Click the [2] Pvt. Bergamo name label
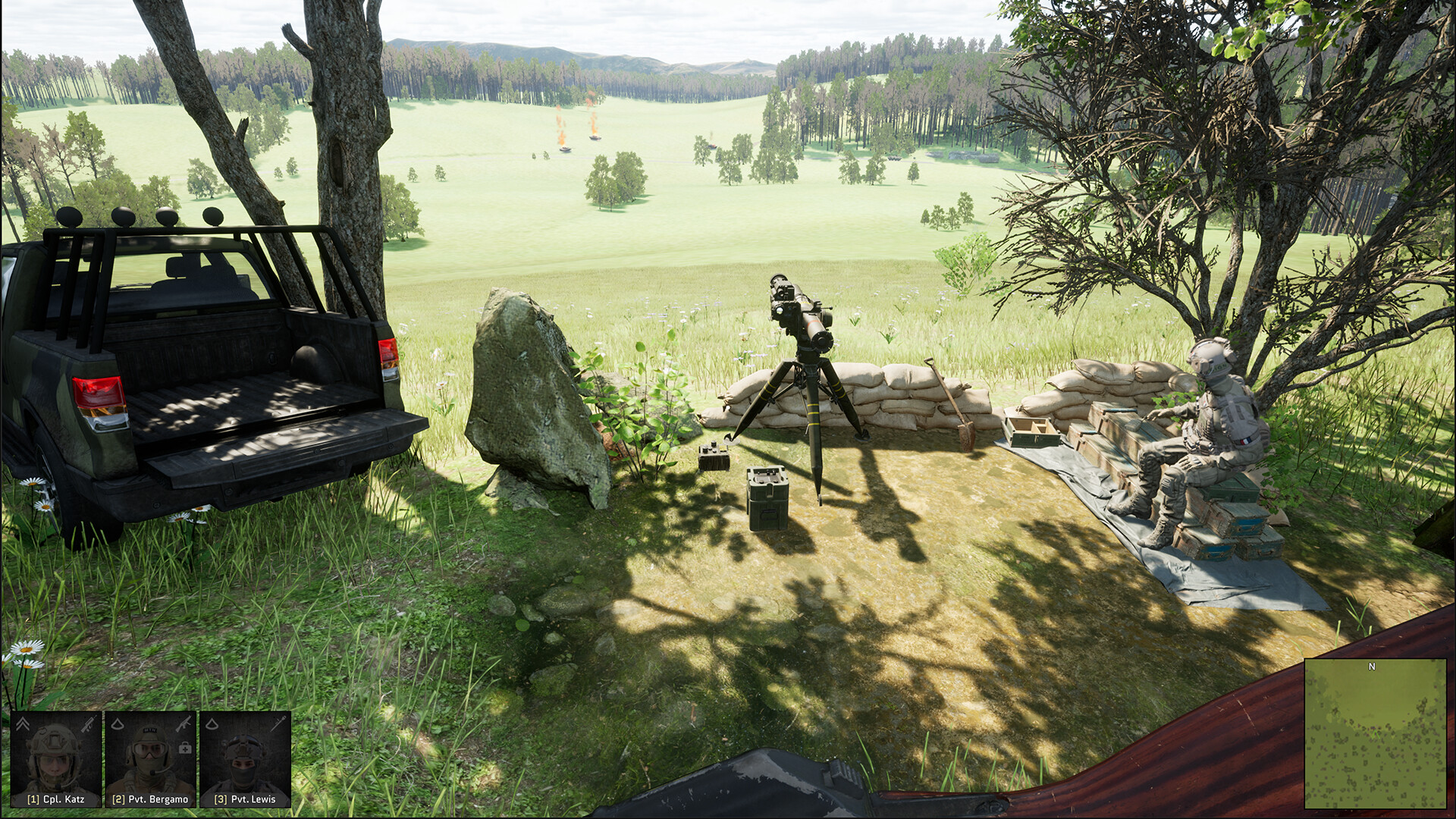 click(x=149, y=801)
